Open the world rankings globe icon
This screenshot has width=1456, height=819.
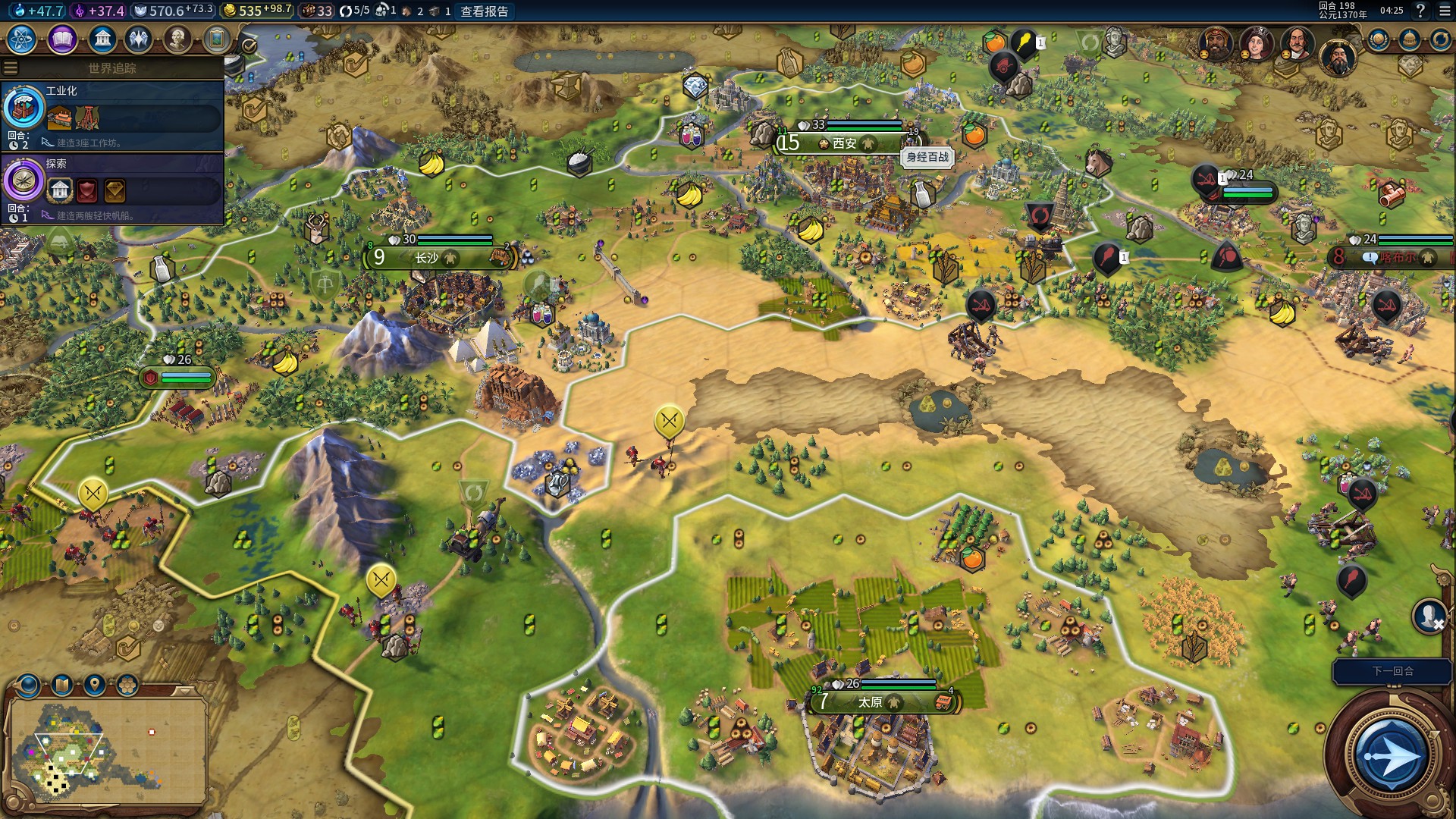[x=1378, y=39]
